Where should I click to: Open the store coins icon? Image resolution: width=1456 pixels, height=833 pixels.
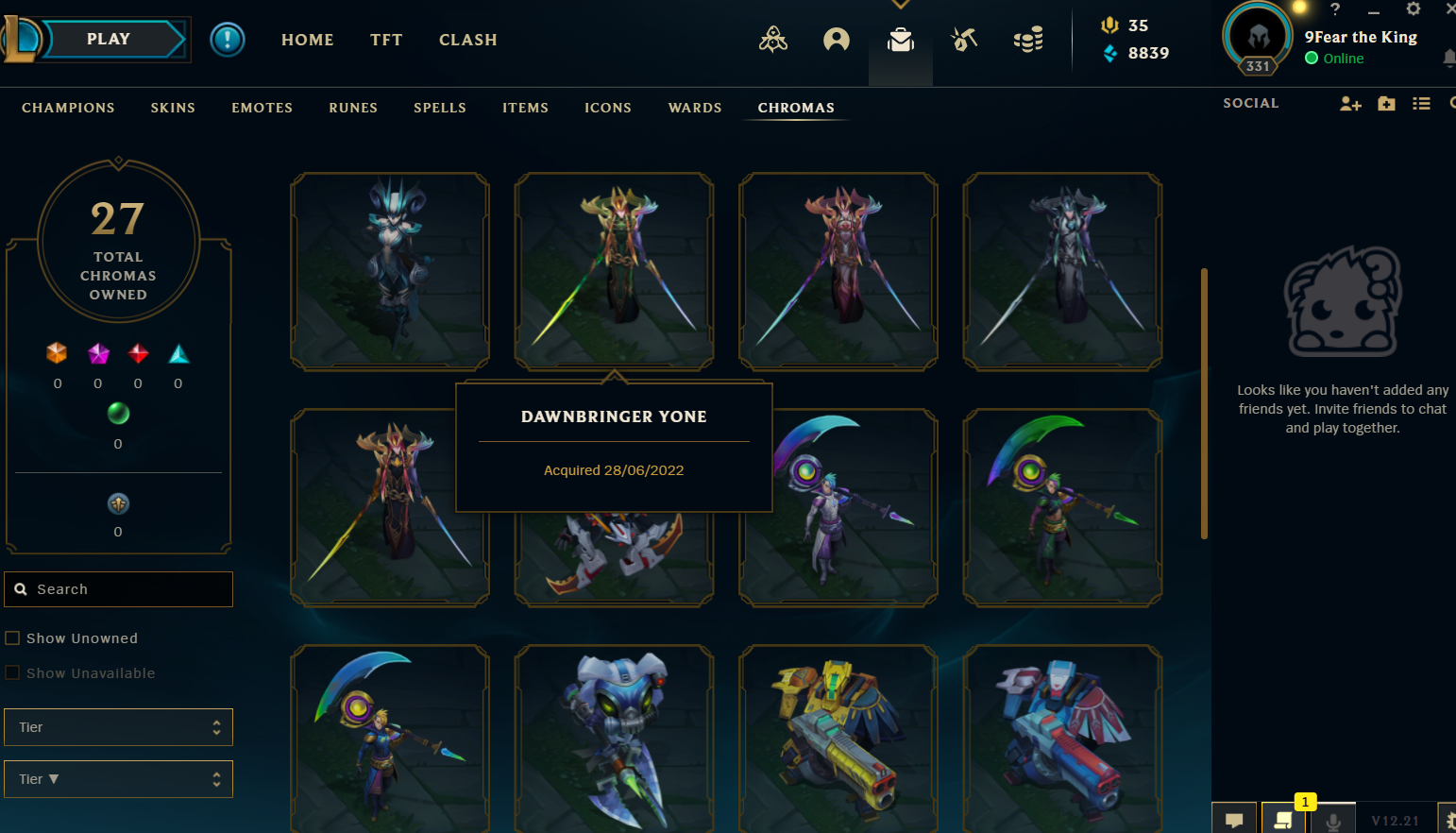(1028, 40)
